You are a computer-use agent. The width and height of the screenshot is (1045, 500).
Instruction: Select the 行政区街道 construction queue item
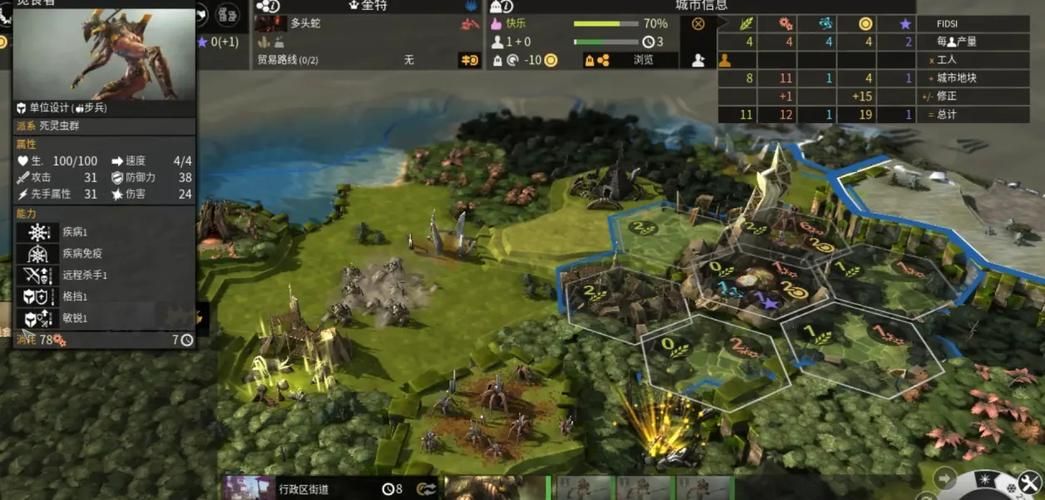(303, 489)
